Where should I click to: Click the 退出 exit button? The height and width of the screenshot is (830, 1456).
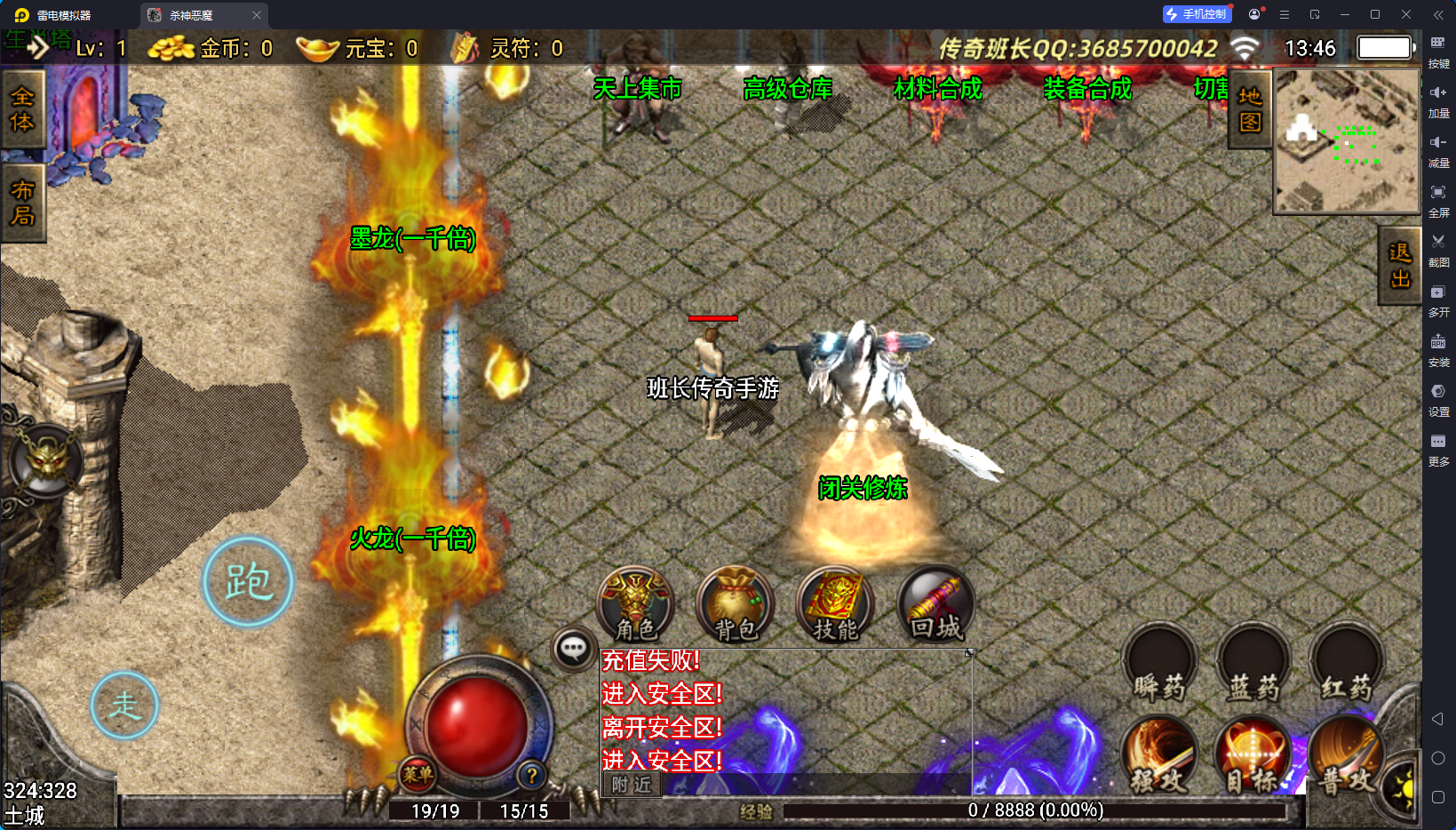pyautogui.click(x=1400, y=266)
